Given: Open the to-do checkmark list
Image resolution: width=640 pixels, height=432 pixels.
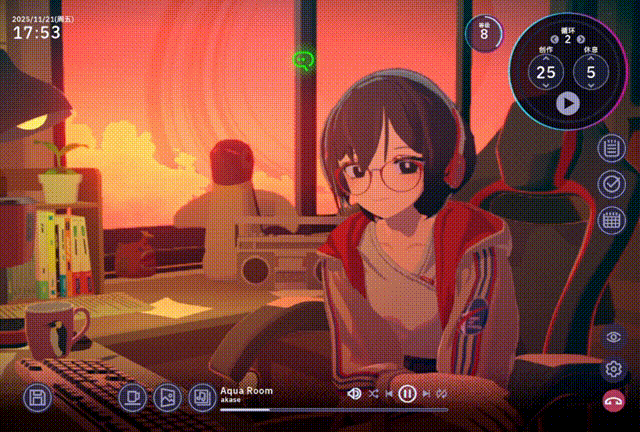Looking at the screenshot, I should point(611,184).
